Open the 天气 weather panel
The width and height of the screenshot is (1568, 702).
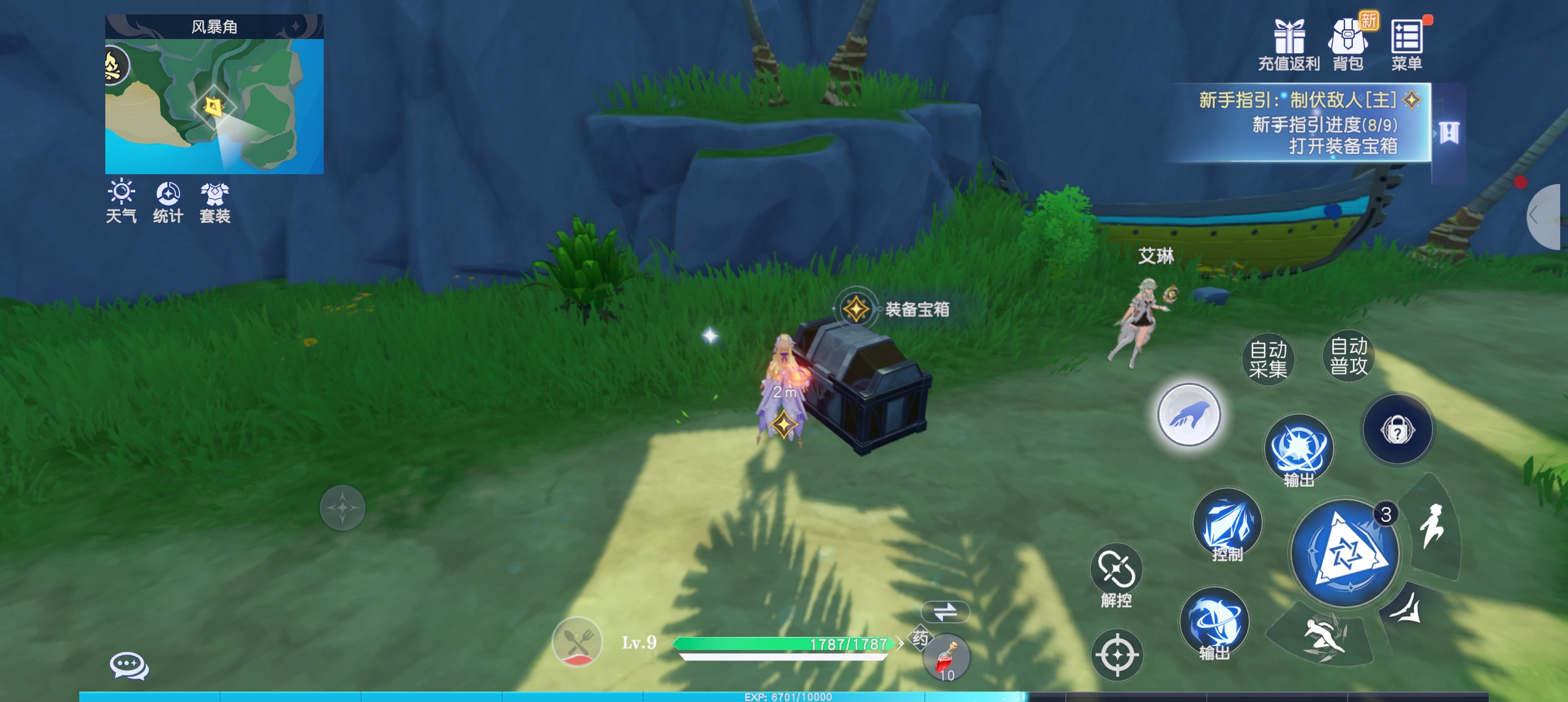pyautogui.click(x=122, y=201)
